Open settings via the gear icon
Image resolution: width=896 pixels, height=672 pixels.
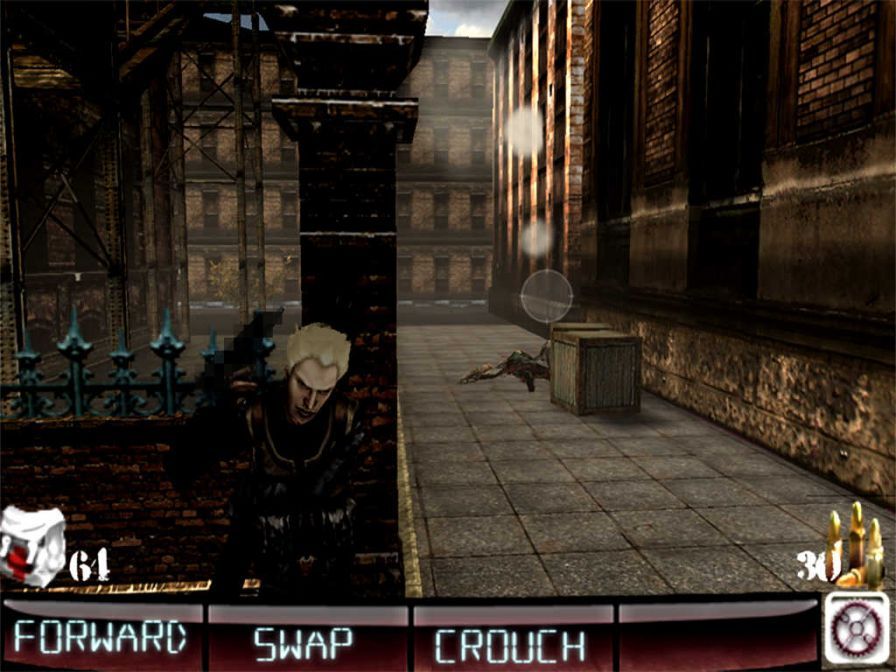coord(856,628)
